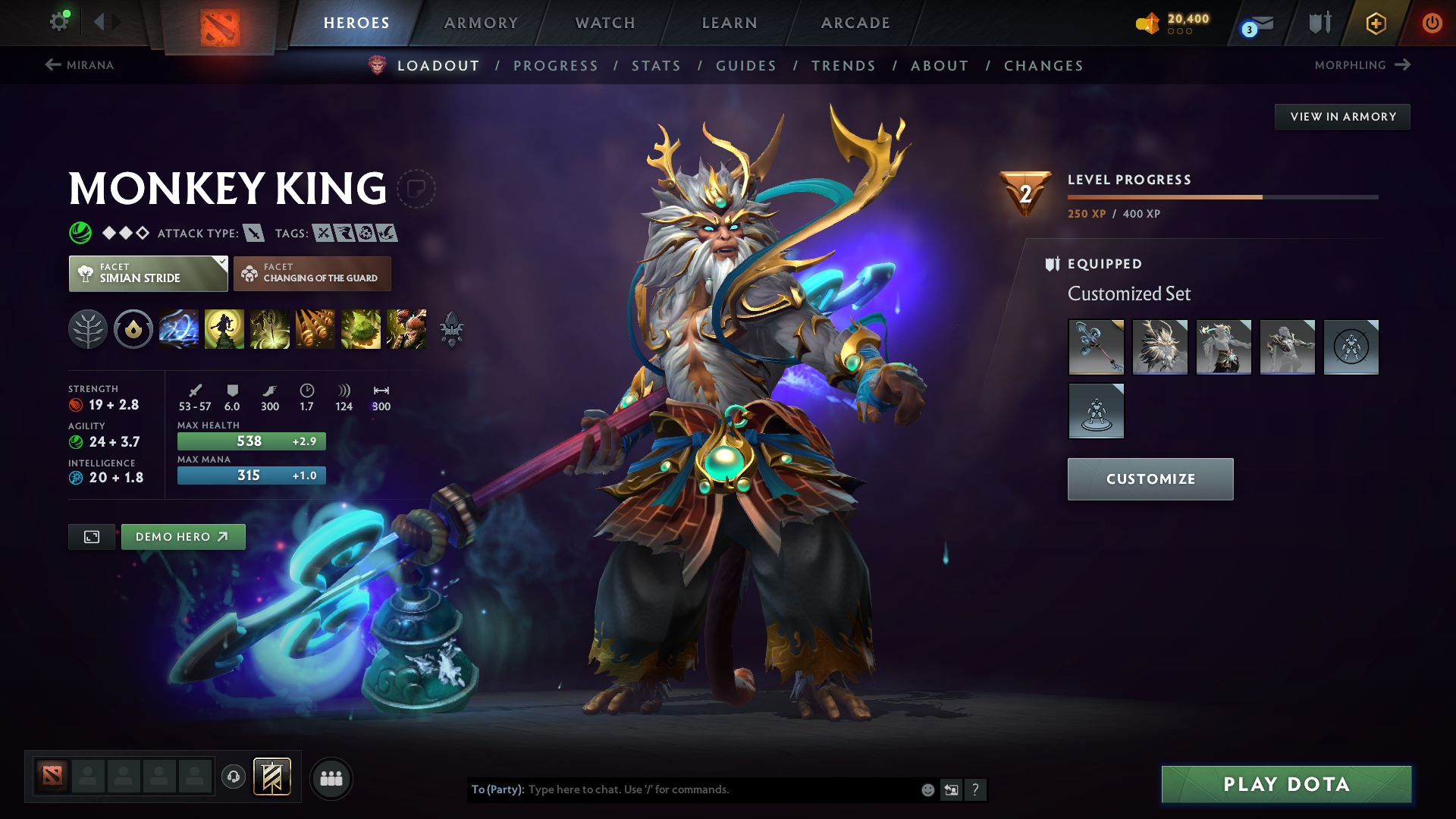Open the settings gear menu
The width and height of the screenshot is (1456, 819).
(59, 22)
